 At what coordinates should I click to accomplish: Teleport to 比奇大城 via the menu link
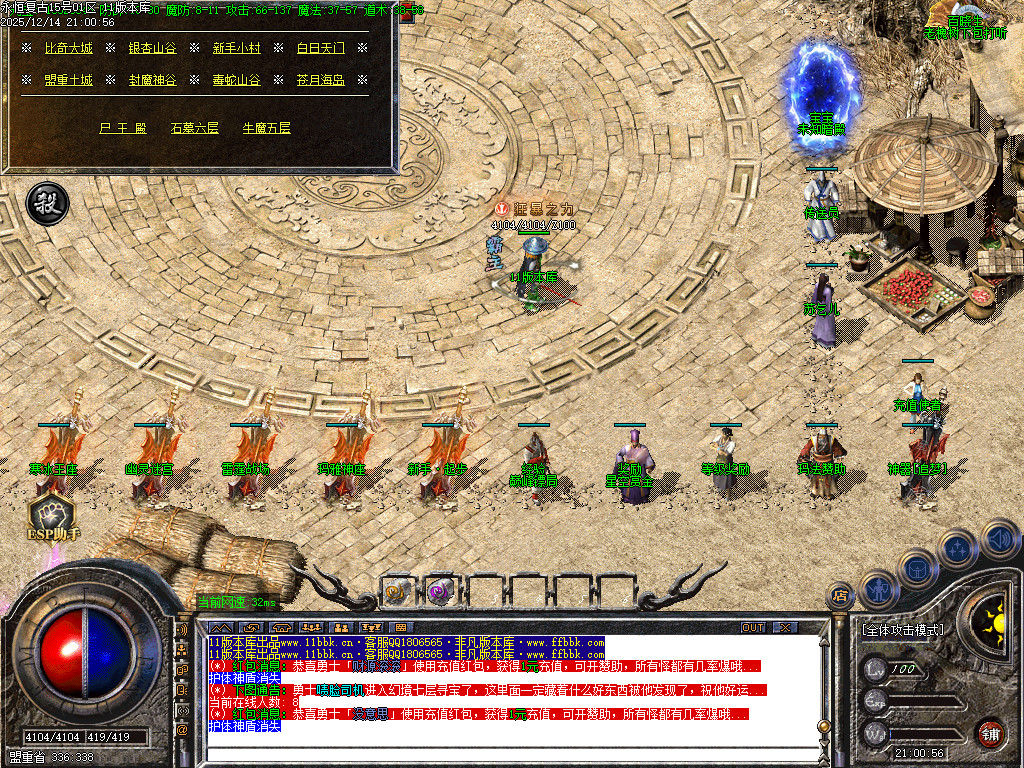(x=69, y=48)
